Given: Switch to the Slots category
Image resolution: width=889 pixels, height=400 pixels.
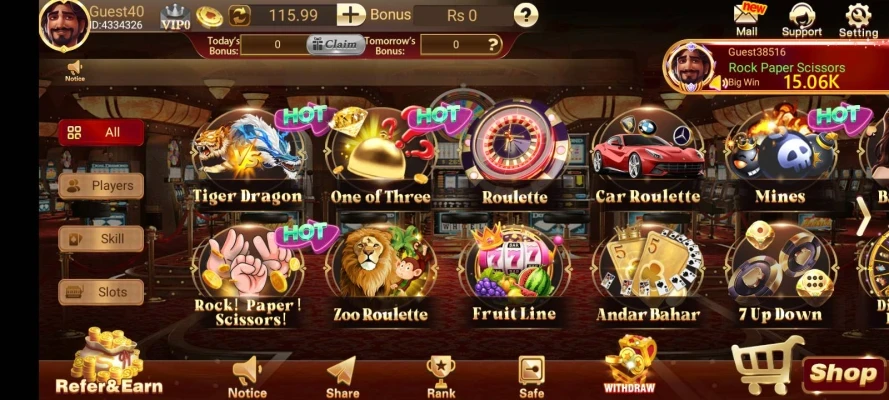Looking at the screenshot, I should click(101, 292).
